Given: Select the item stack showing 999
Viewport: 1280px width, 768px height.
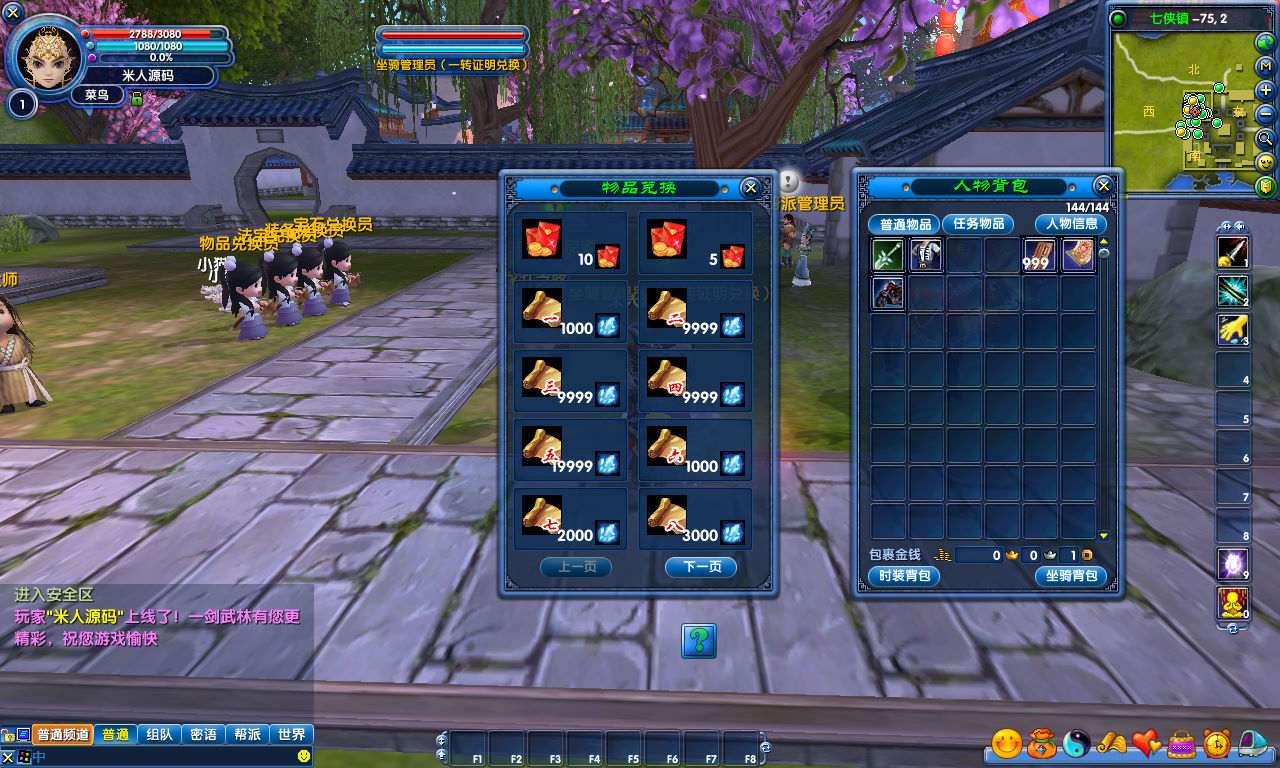Looking at the screenshot, I should pyautogui.click(x=1040, y=255).
